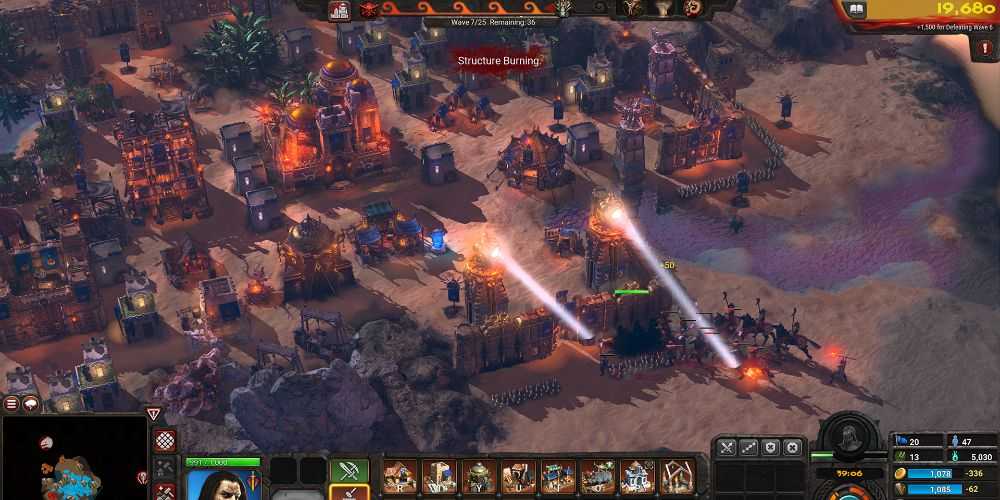The width and height of the screenshot is (1000, 500).
Task: Open the book icon beside the score
Action: point(856,9)
